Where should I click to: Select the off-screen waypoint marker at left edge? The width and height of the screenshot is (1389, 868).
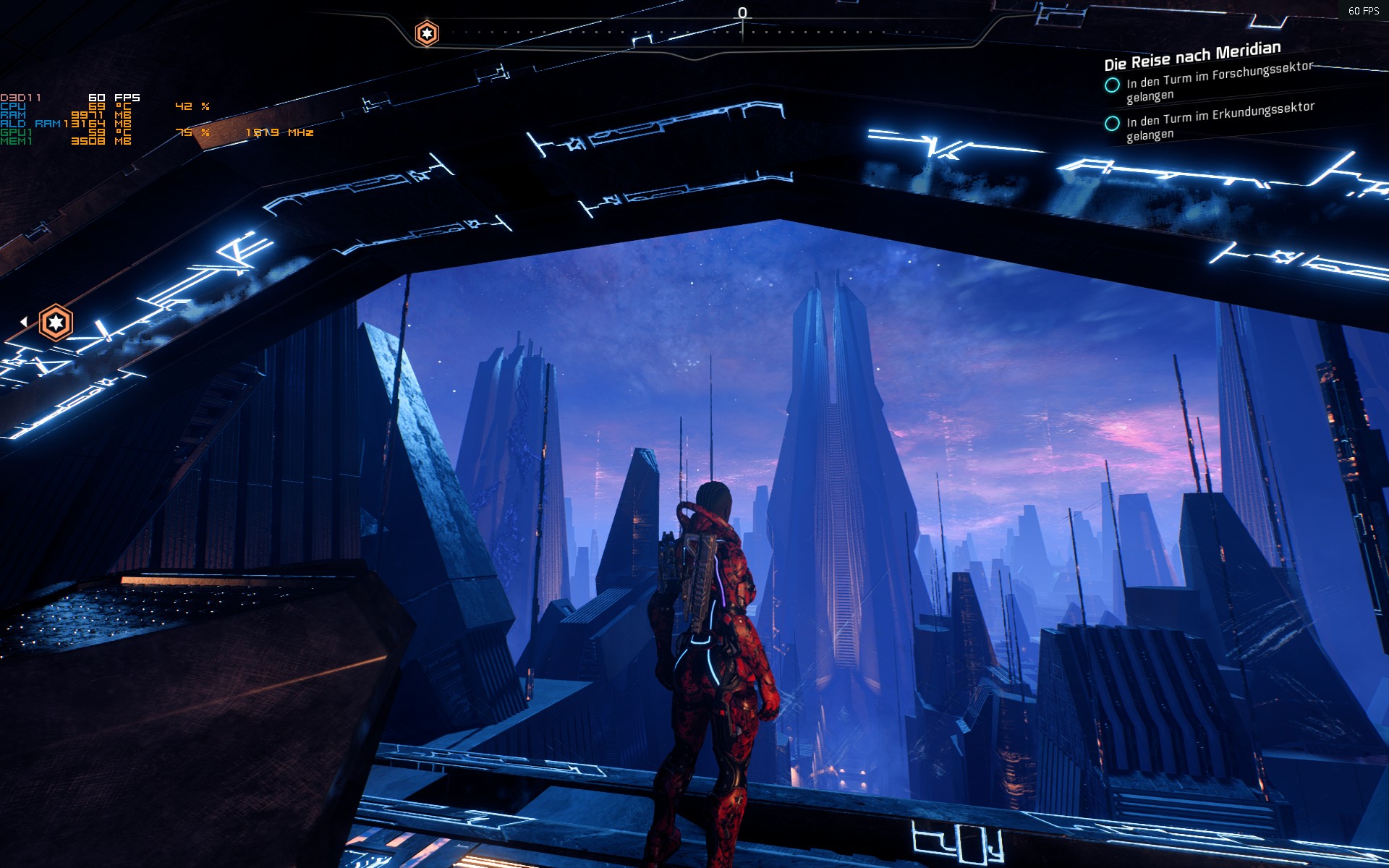pos(56,323)
